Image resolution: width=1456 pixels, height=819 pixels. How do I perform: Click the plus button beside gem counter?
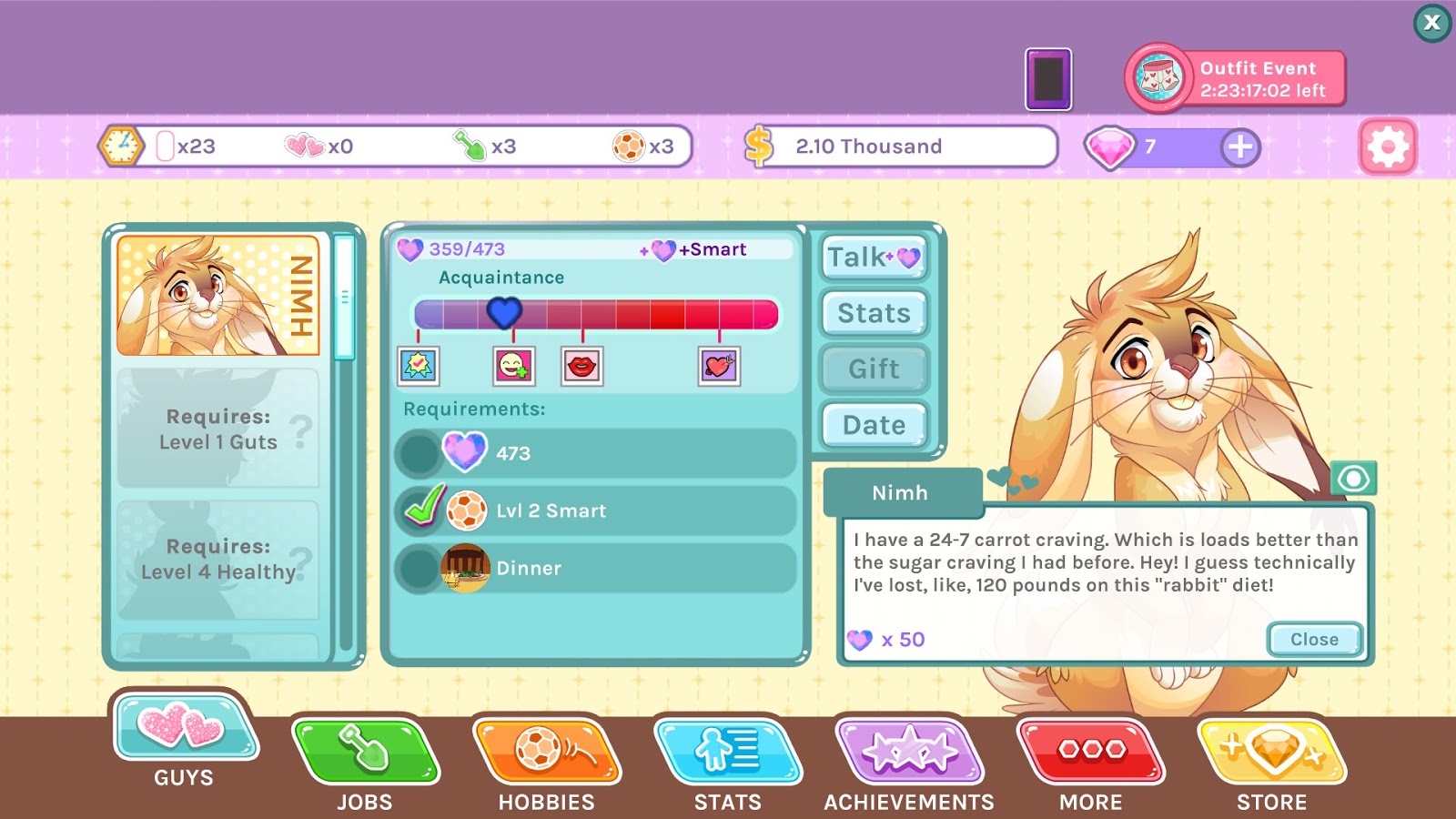pyautogui.click(x=1239, y=146)
